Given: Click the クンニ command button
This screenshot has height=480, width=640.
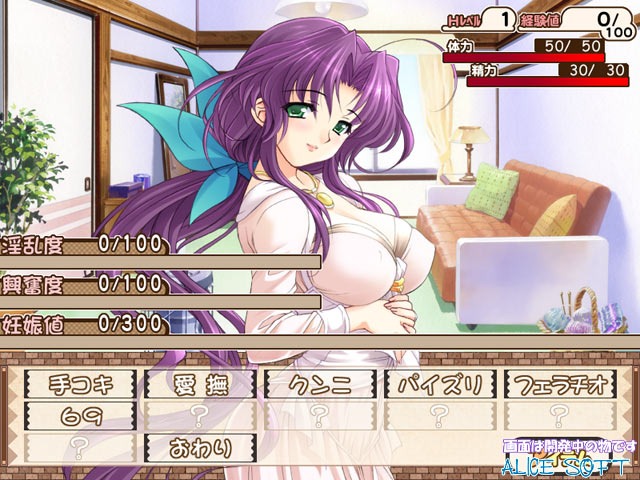Looking at the screenshot, I should (x=320, y=382).
